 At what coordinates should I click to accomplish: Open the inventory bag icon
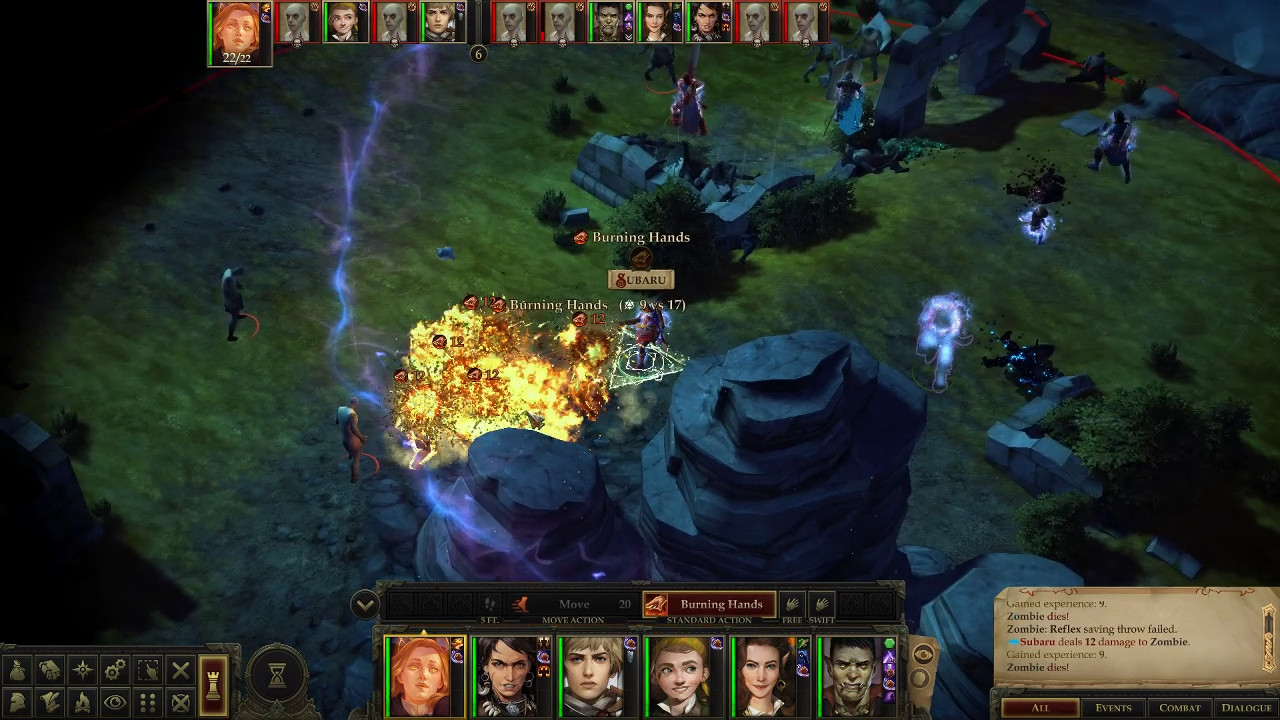click(18, 670)
